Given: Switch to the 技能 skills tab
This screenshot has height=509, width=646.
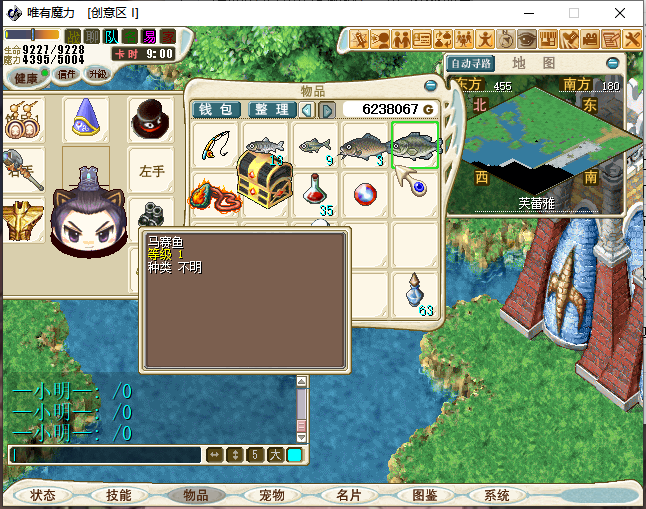Looking at the screenshot, I should (x=118, y=495).
